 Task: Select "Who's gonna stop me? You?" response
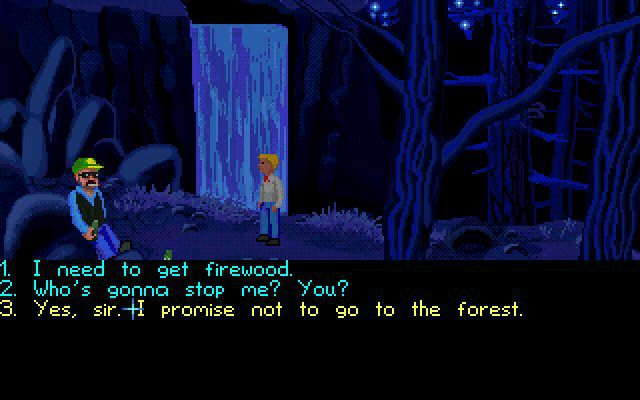pyautogui.click(x=190, y=289)
